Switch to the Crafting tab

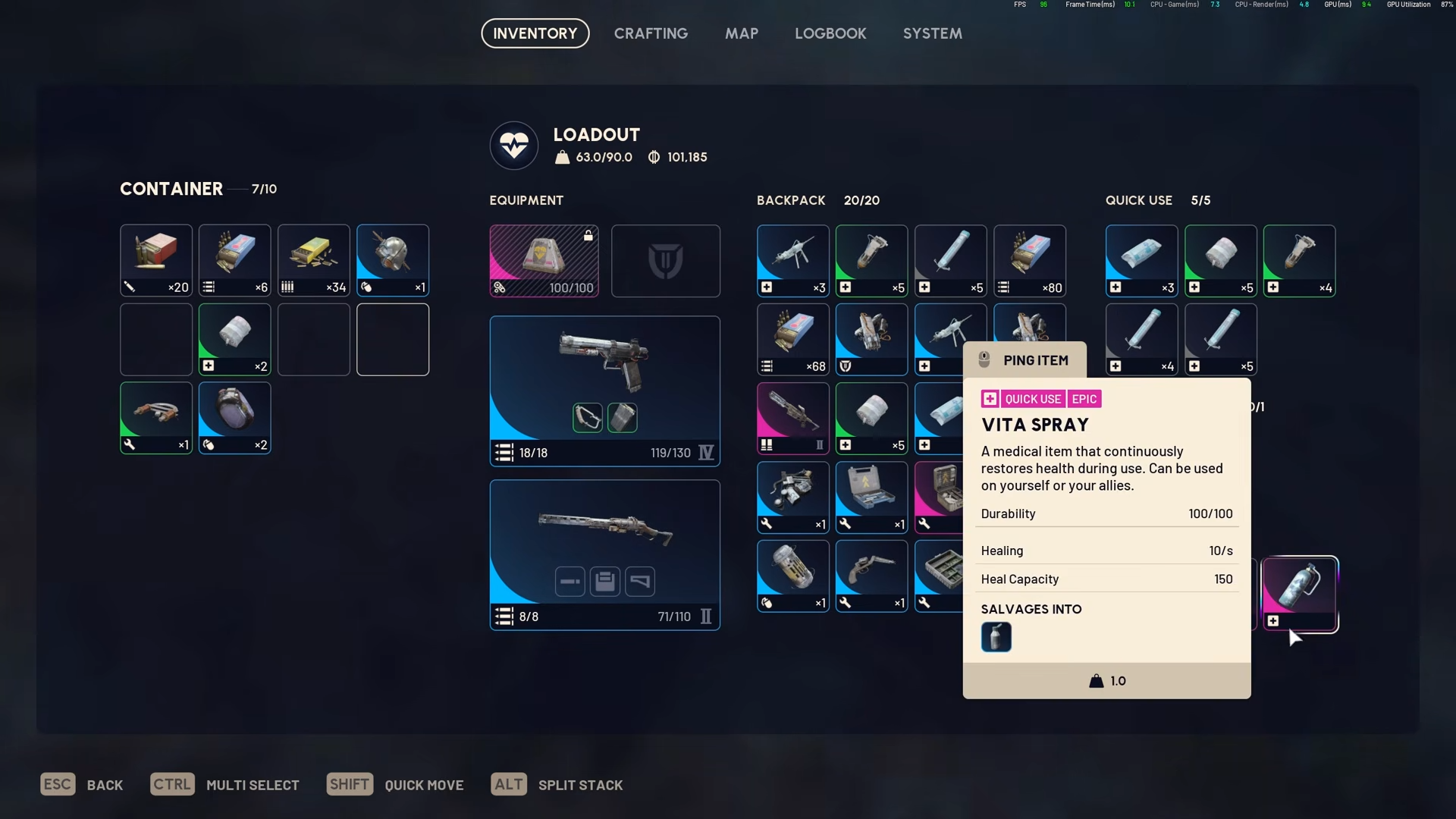[x=651, y=33]
